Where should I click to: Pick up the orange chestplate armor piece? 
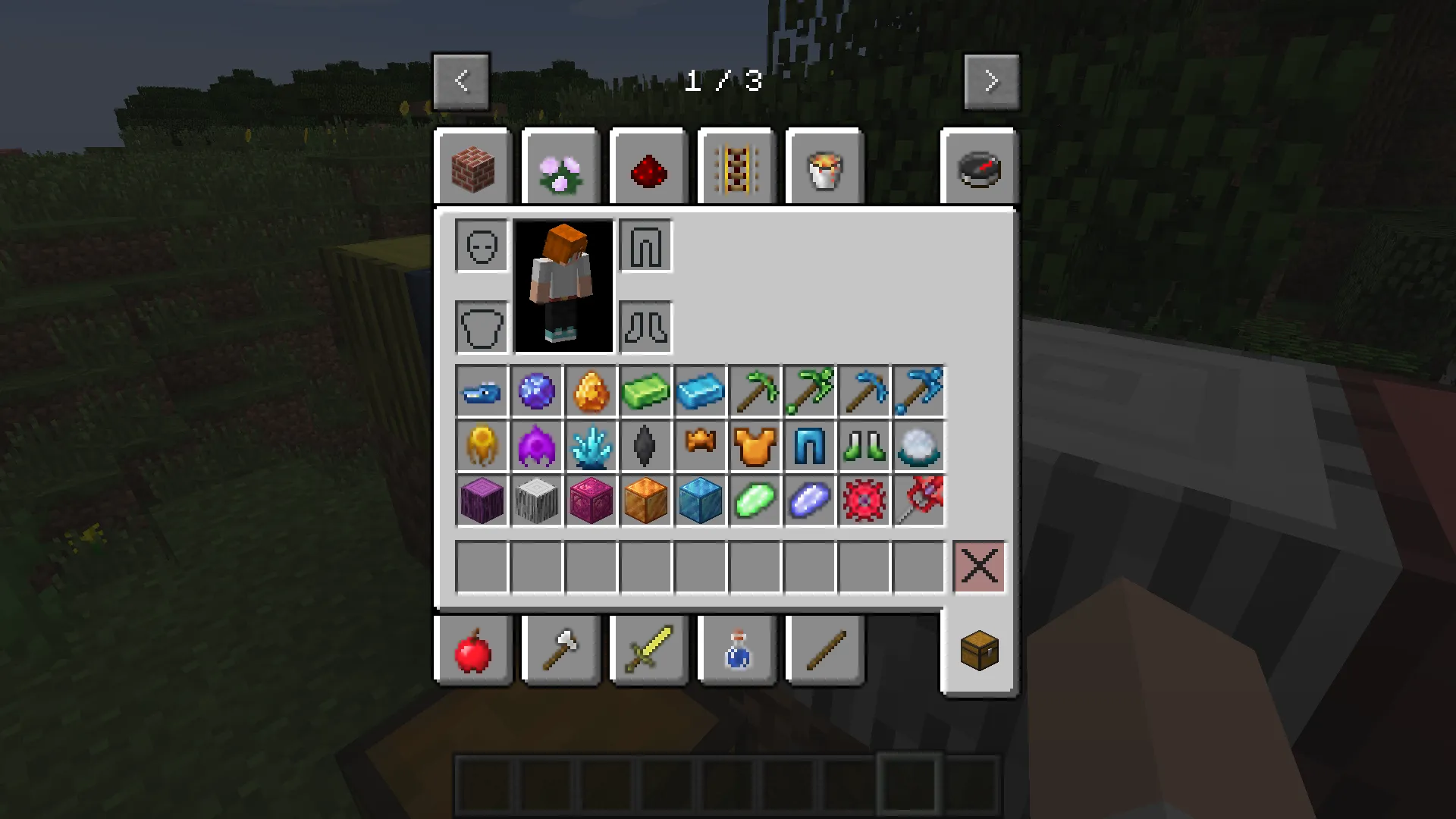click(755, 446)
